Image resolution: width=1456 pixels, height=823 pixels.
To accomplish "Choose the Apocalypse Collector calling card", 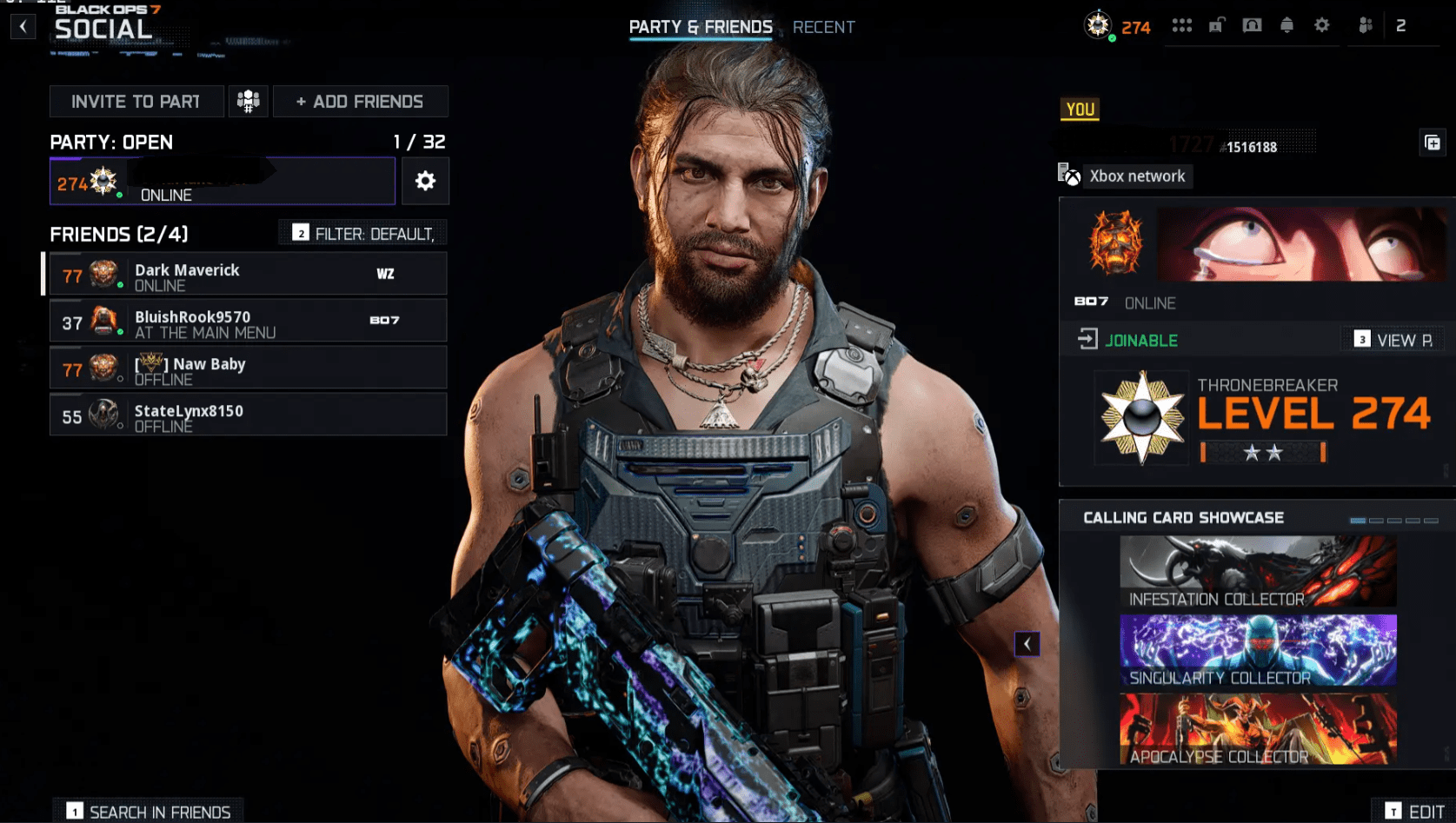I will (1258, 729).
